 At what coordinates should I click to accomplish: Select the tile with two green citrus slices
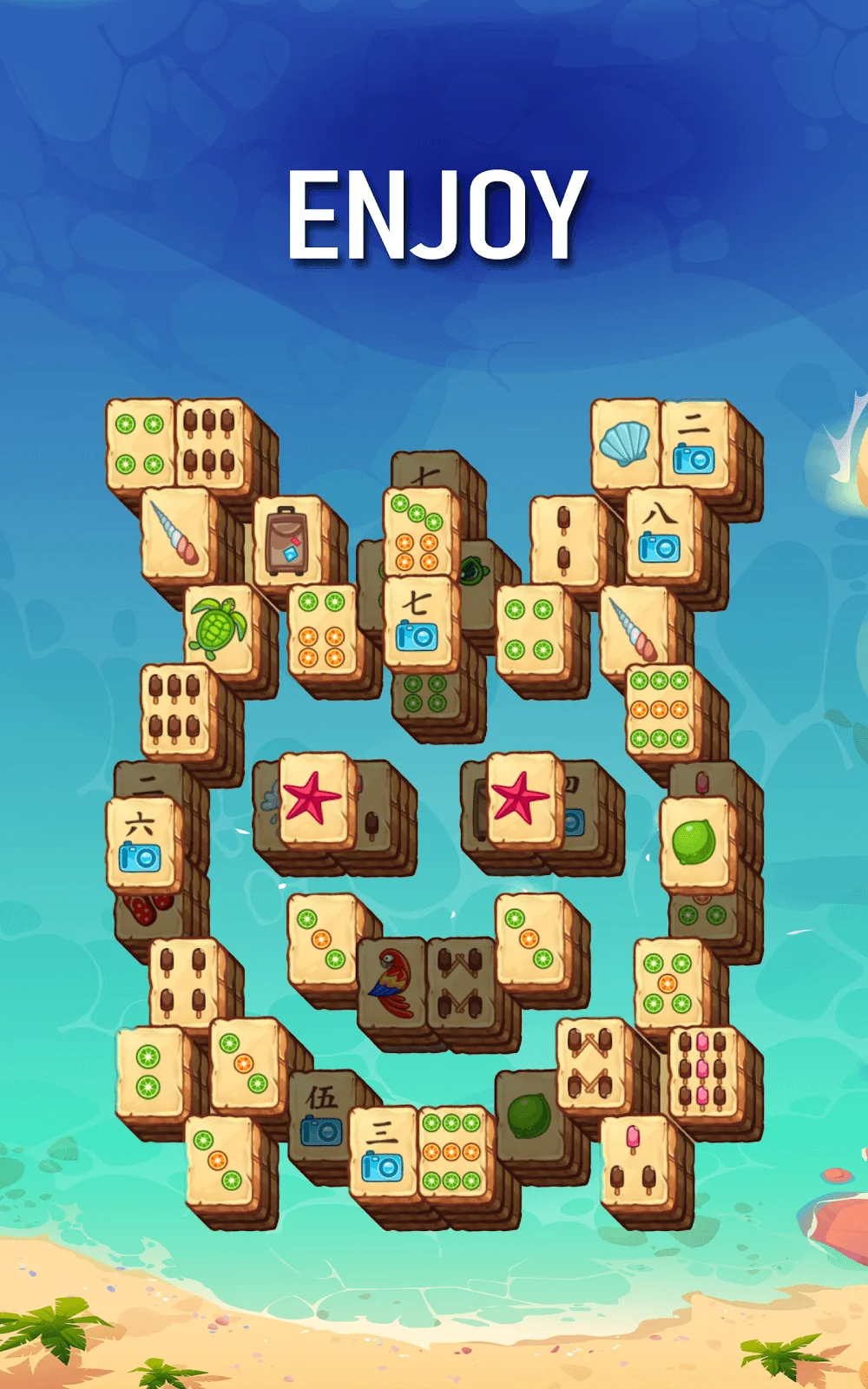click(x=149, y=1072)
